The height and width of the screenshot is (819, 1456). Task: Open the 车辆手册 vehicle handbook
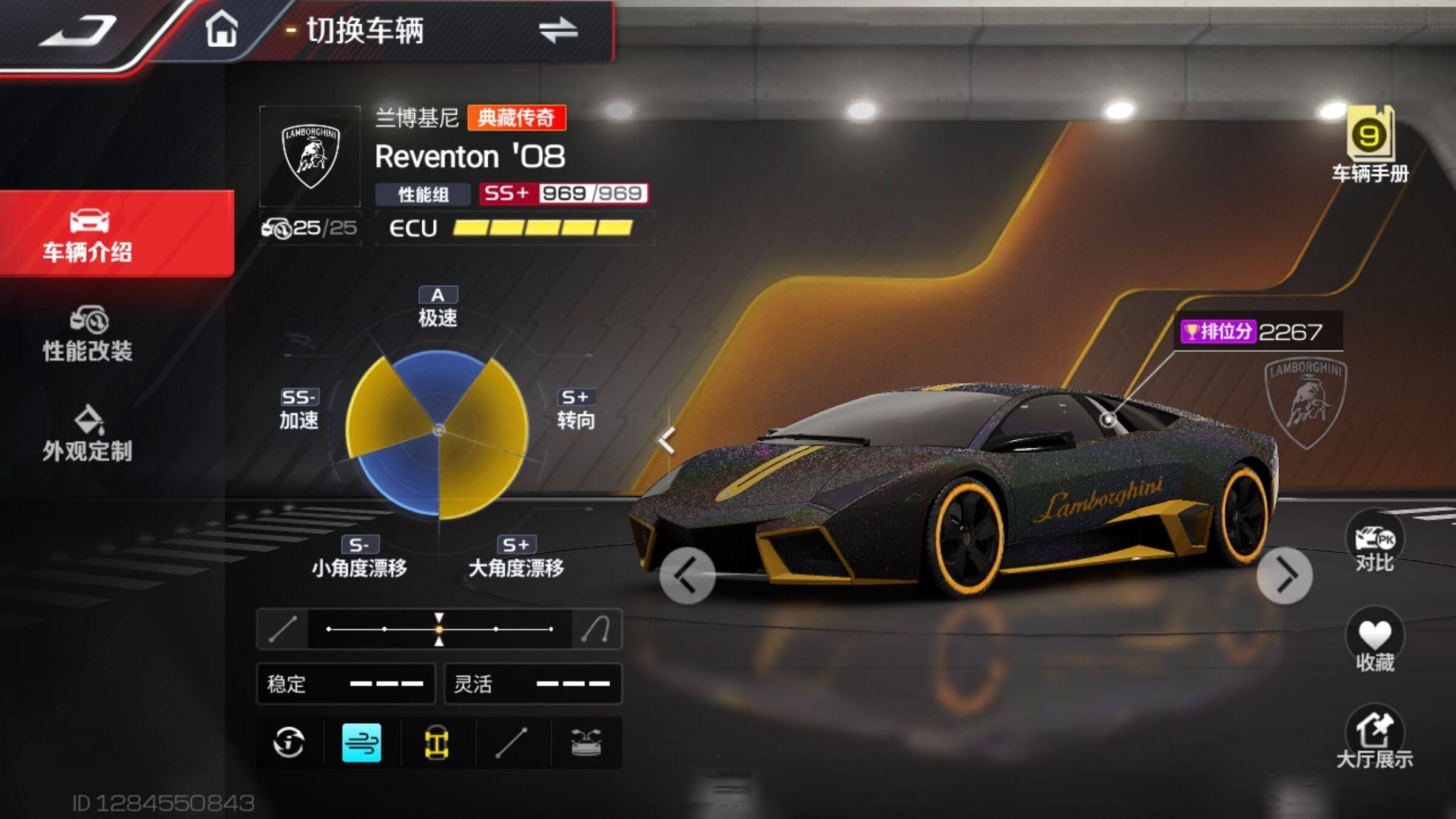point(1370,146)
